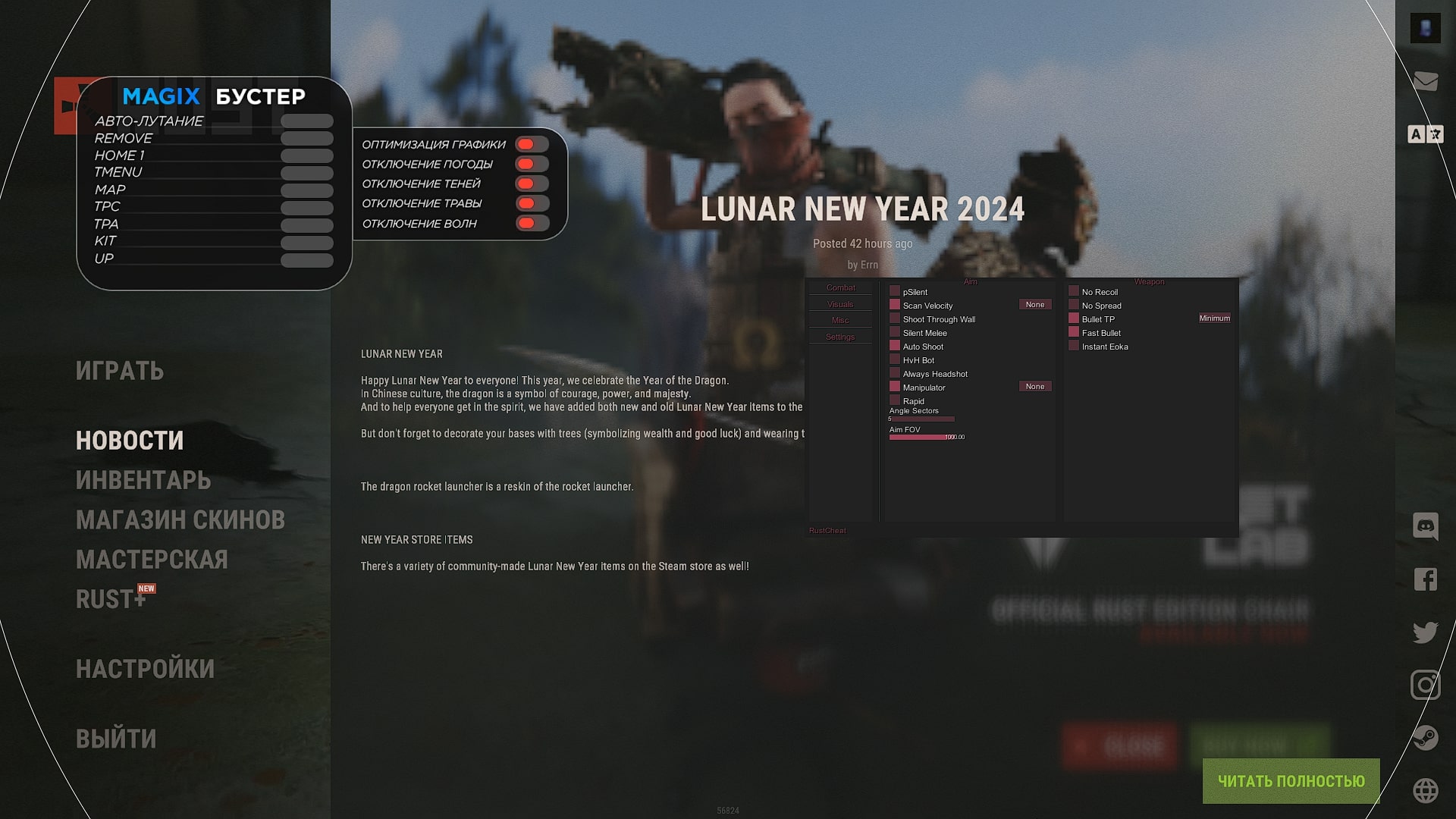Screen dimensions: 1456x819
Task: Open the Discord community icon
Action: coord(1426,525)
